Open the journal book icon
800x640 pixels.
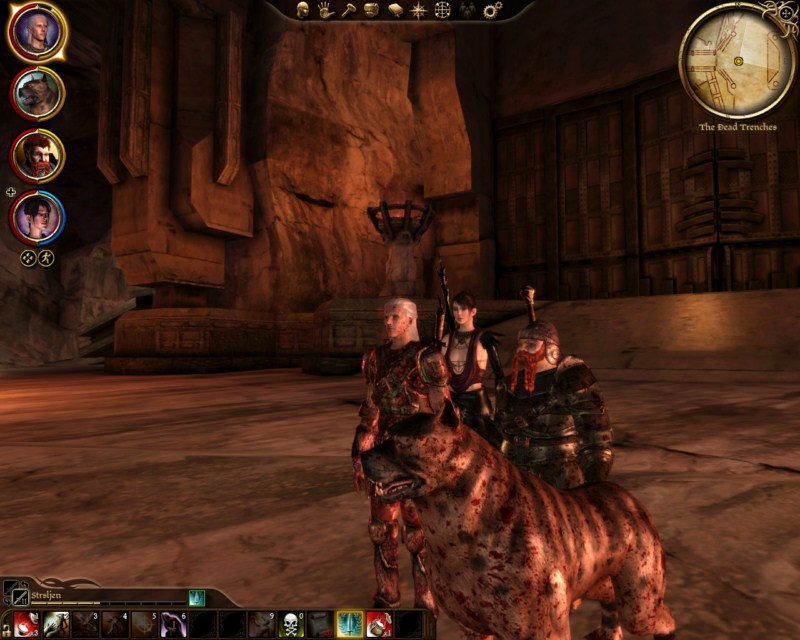(x=394, y=10)
